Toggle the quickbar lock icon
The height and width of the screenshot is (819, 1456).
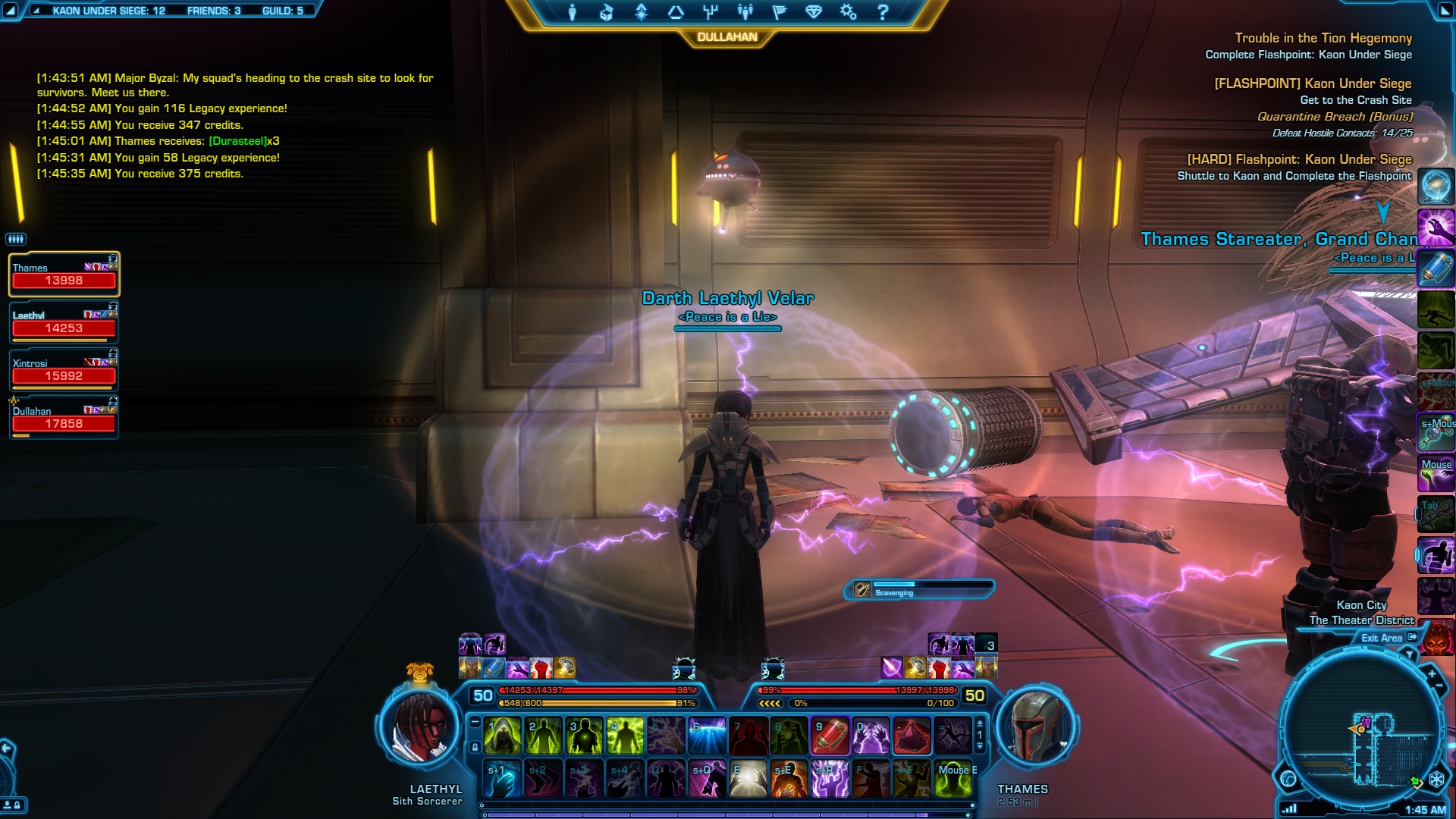[x=475, y=748]
